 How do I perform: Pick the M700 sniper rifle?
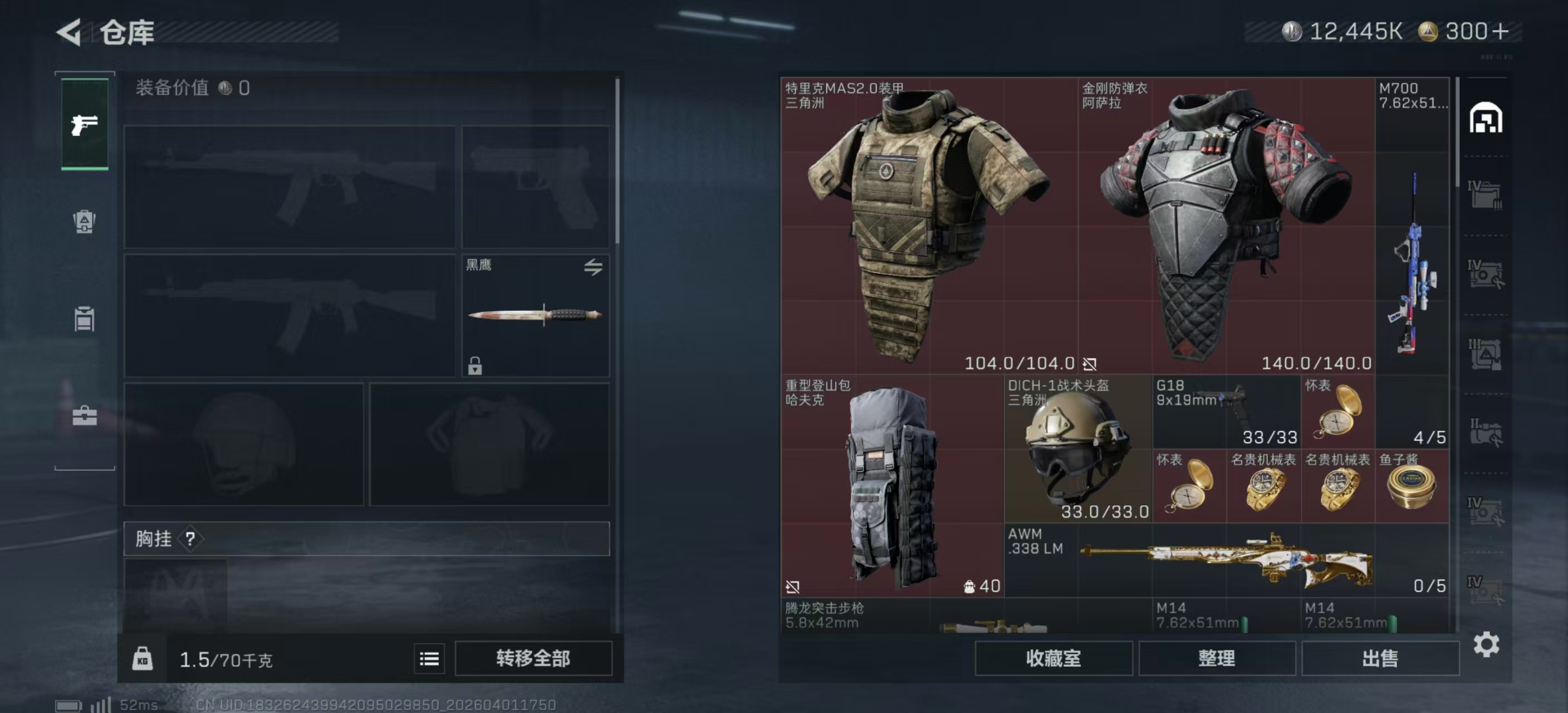coord(1412,225)
